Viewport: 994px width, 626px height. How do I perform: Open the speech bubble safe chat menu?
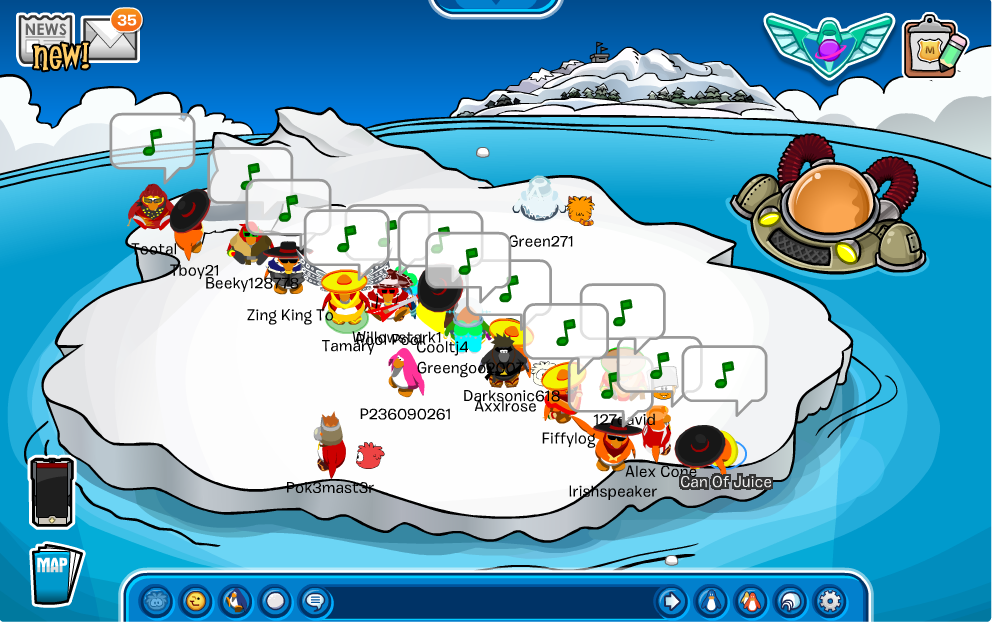(x=315, y=601)
